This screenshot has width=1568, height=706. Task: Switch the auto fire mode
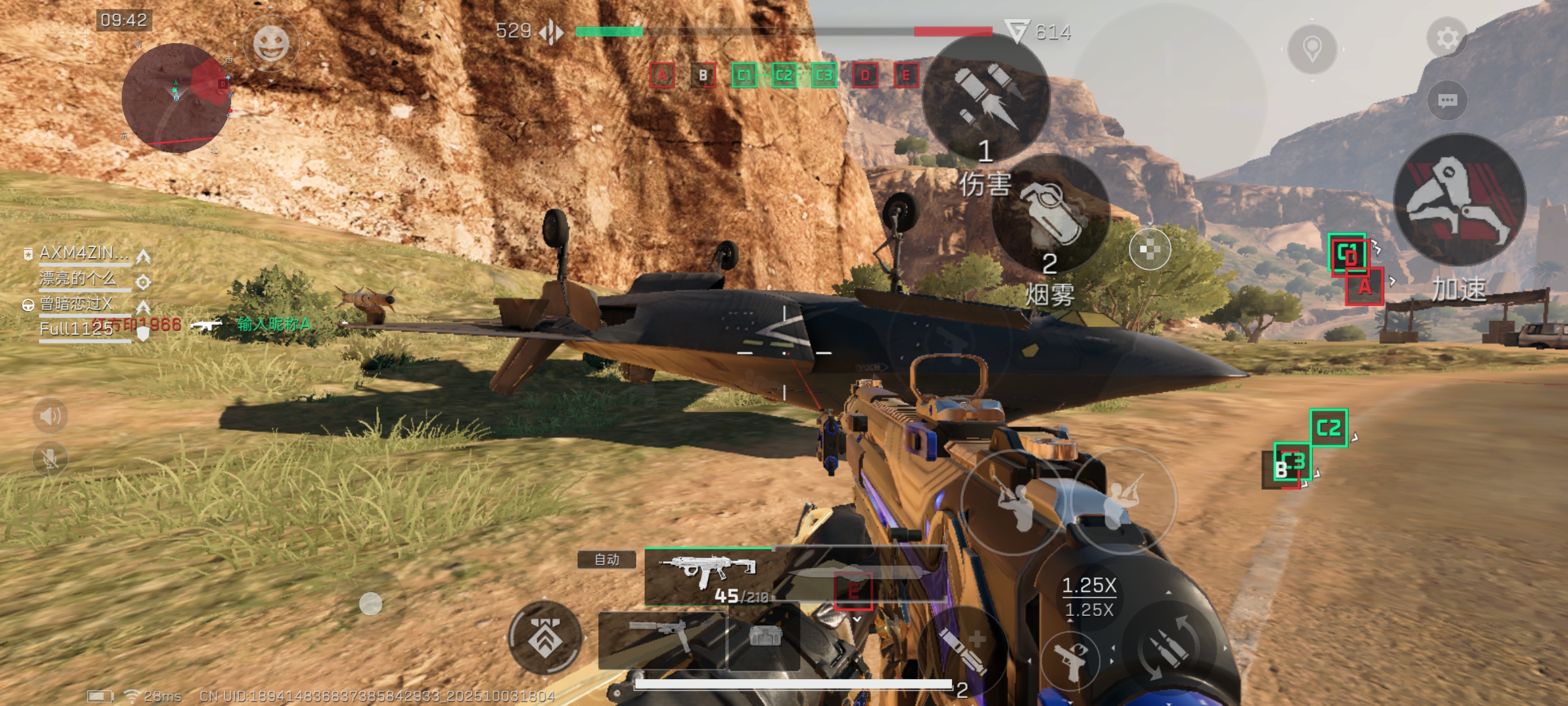coord(606,559)
